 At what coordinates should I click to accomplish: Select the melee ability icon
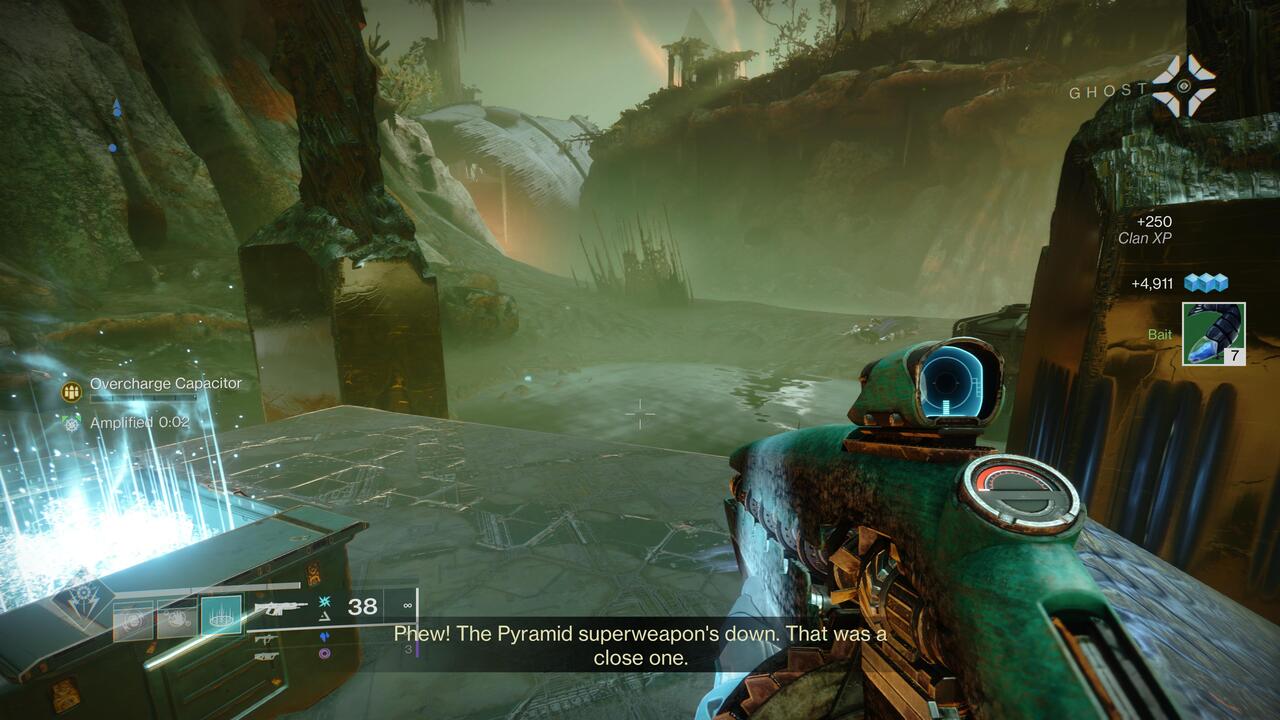pos(177,616)
